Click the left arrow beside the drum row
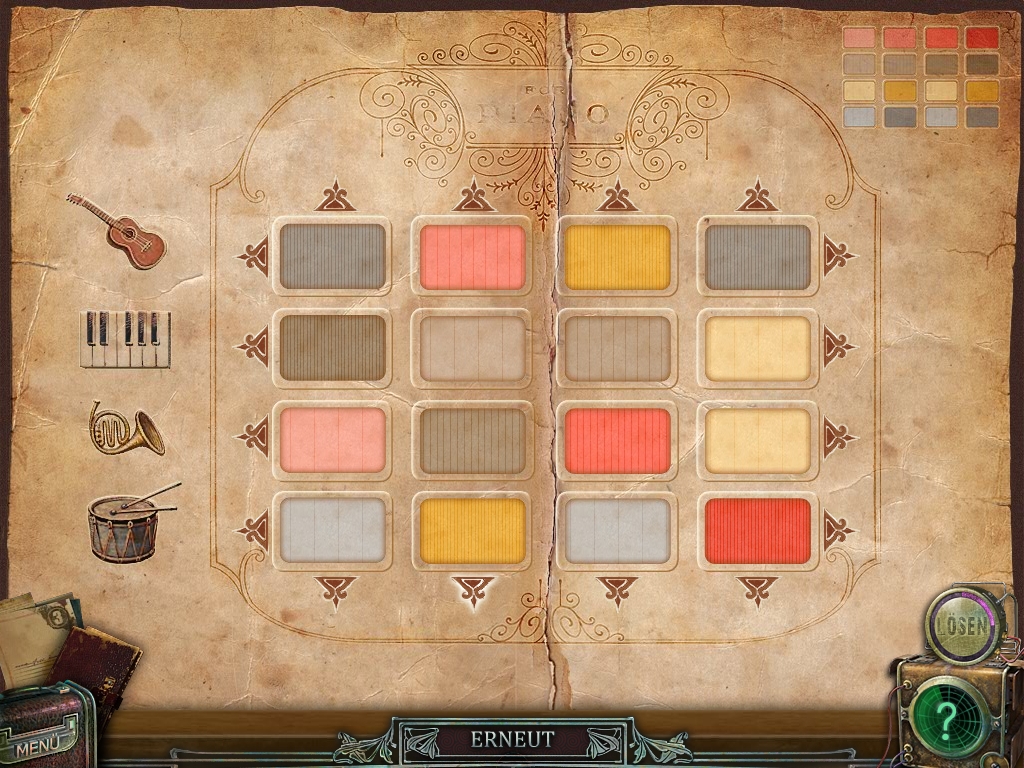1024x768 pixels. pos(254,530)
